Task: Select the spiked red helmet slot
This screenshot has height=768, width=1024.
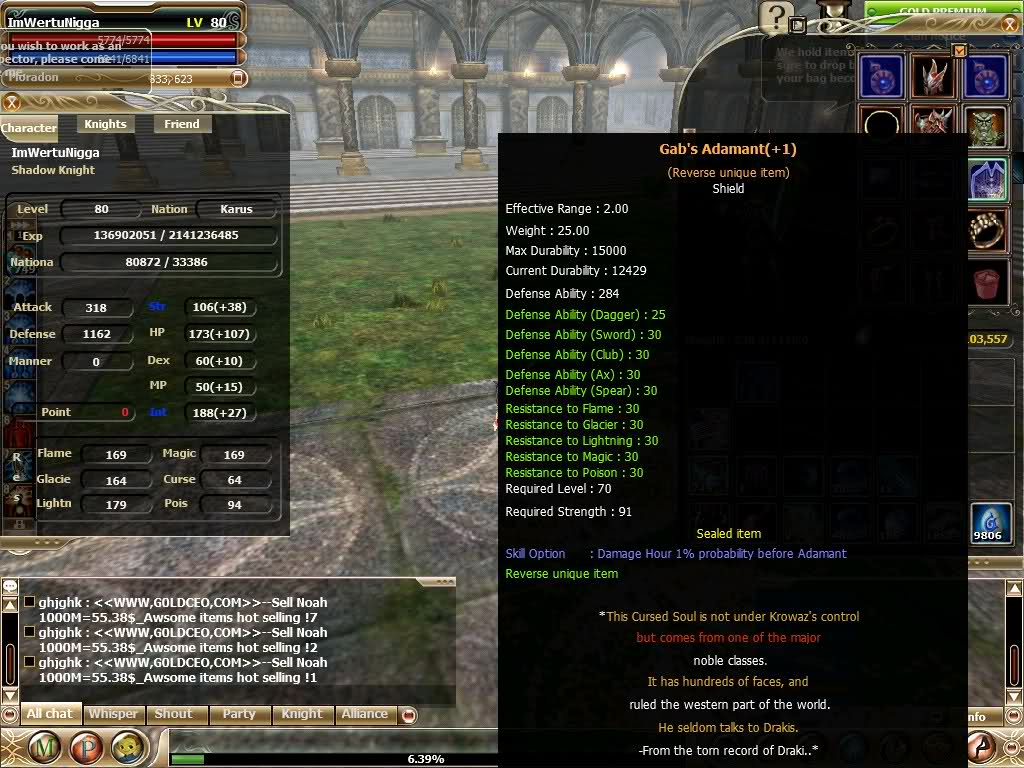Action: (932, 78)
